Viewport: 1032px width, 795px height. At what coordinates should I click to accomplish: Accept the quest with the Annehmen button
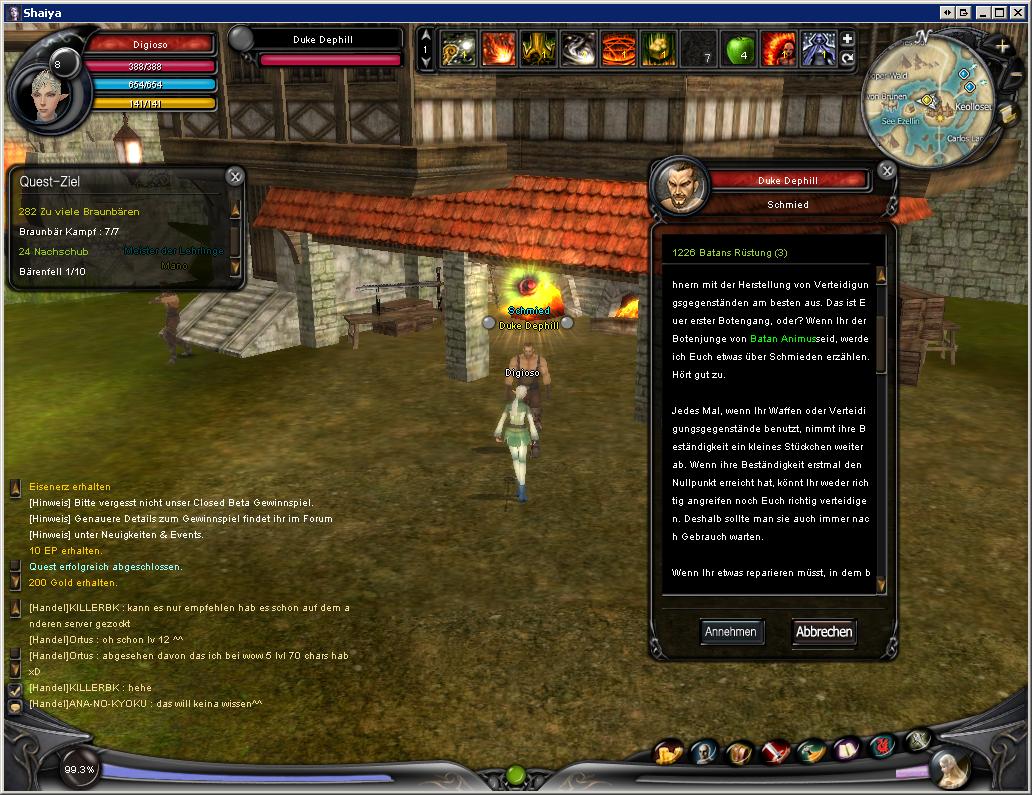[x=731, y=631]
